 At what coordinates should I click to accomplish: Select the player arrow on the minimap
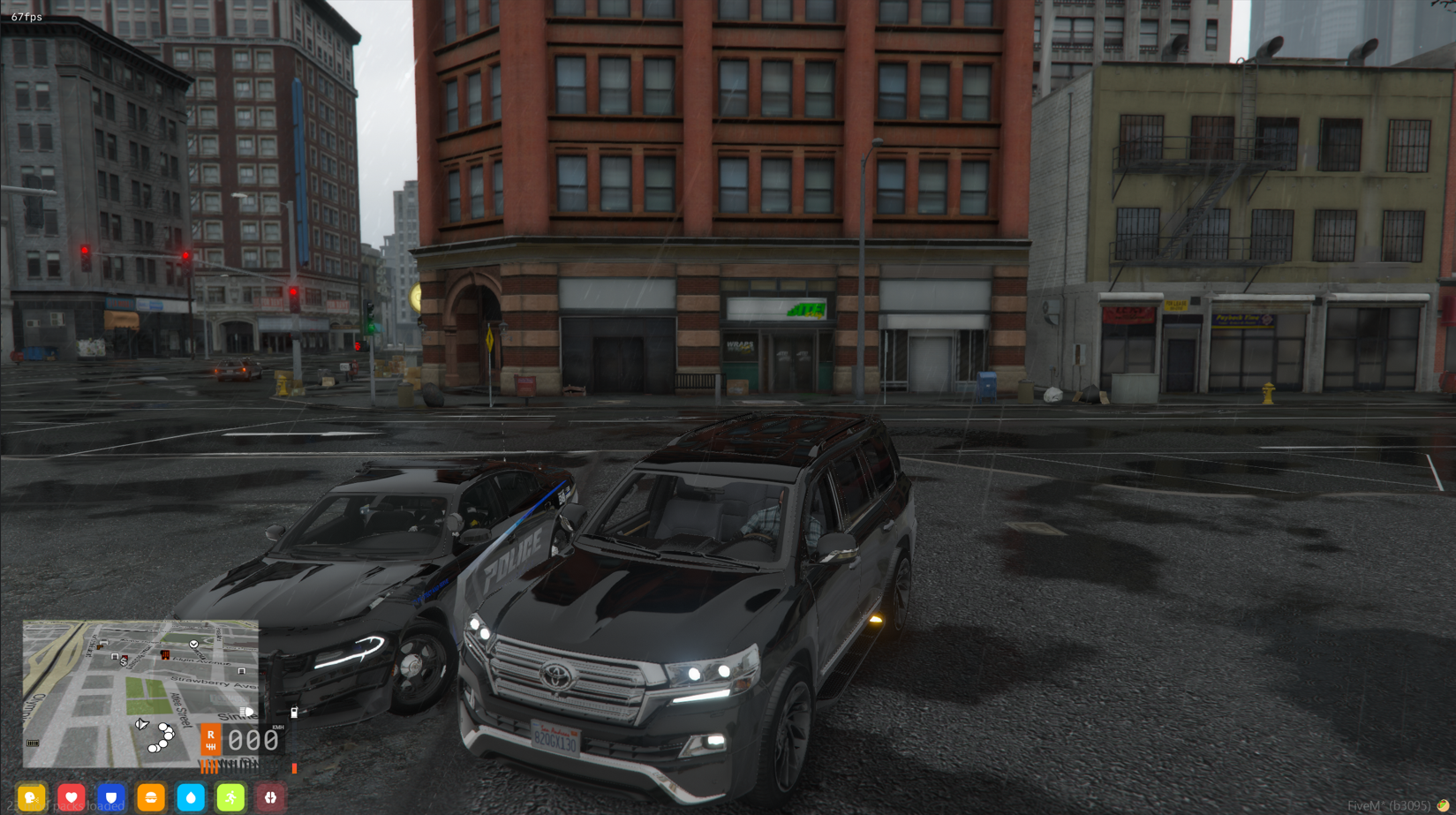[x=141, y=725]
